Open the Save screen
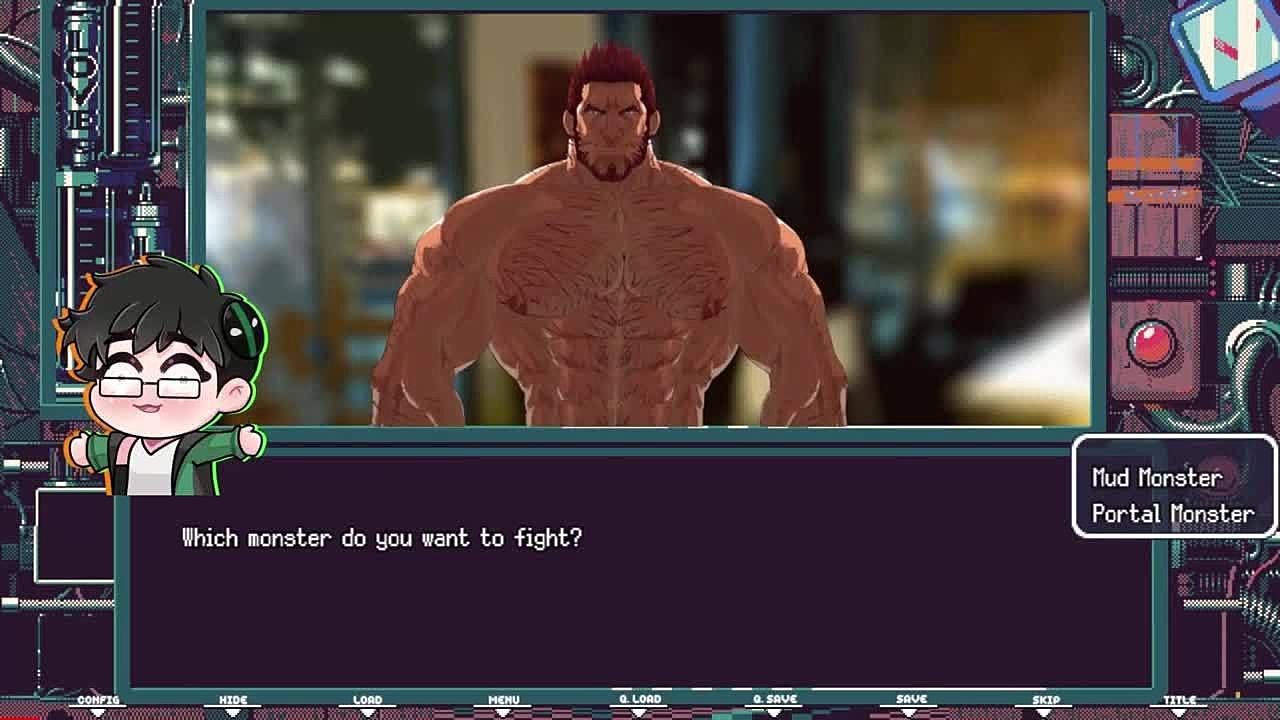The width and height of the screenshot is (1280, 720). pos(911,700)
